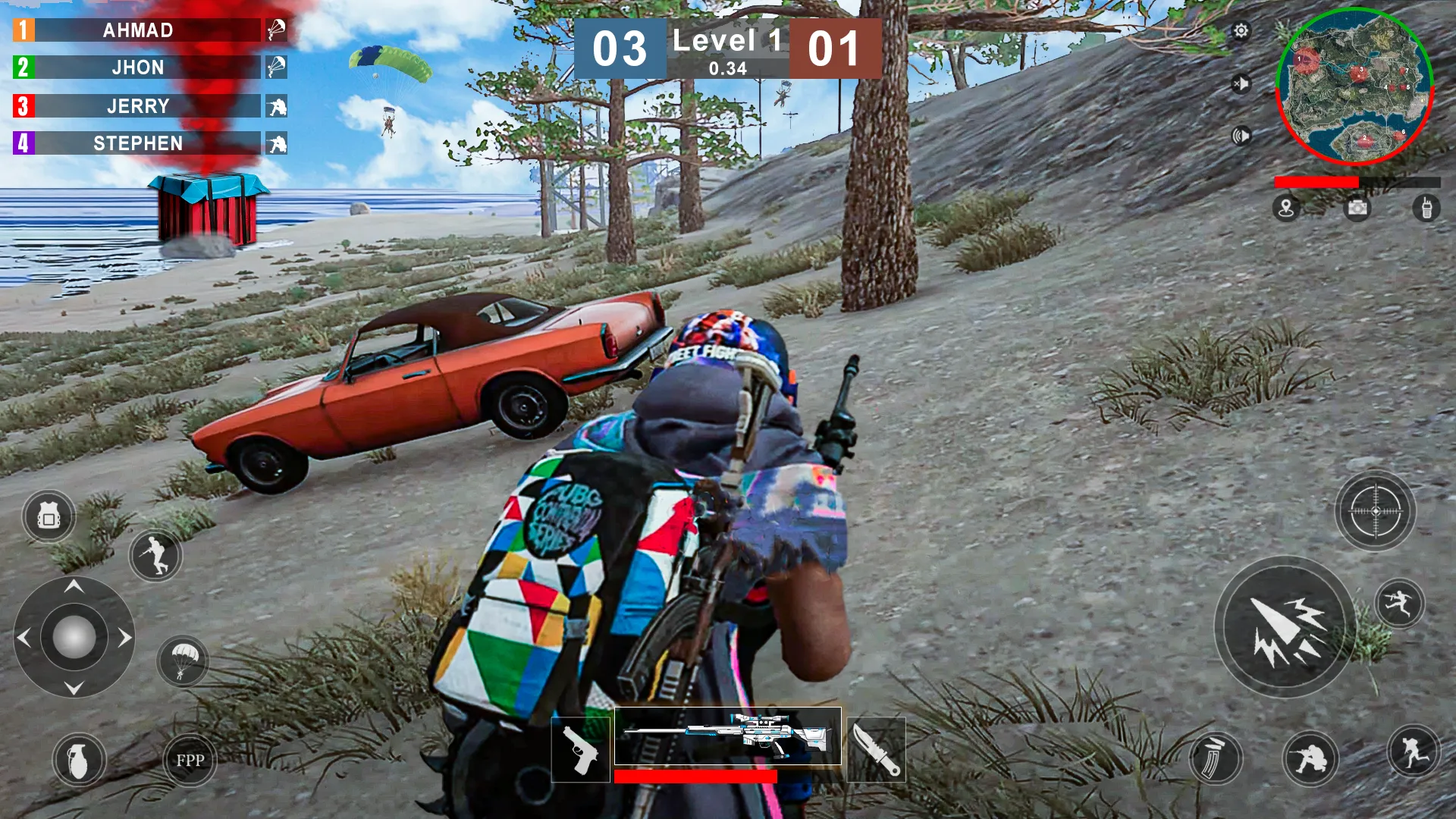Open the settings gear icon
The image size is (1456, 819).
coord(1241,31)
